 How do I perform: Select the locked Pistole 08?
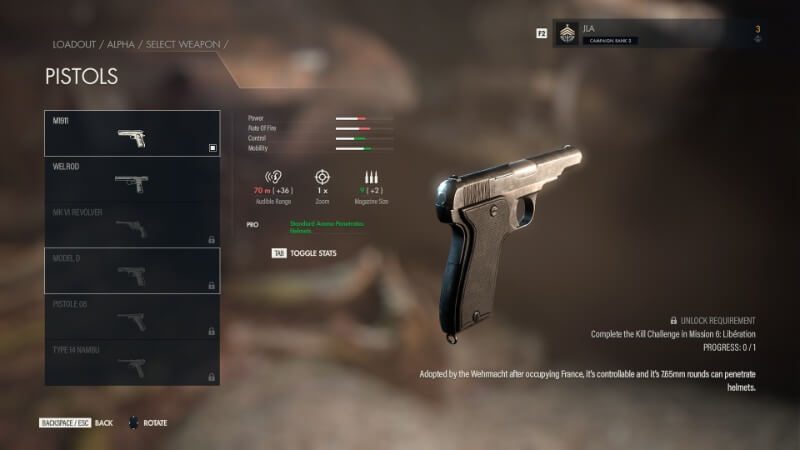tap(132, 317)
